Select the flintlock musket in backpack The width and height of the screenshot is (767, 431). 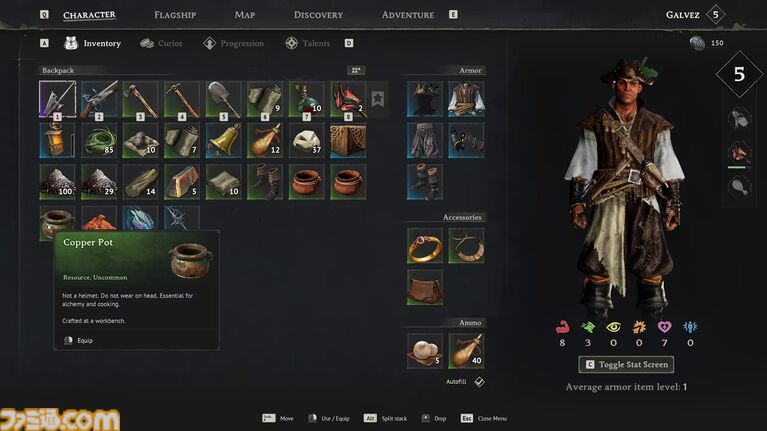(x=98, y=99)
